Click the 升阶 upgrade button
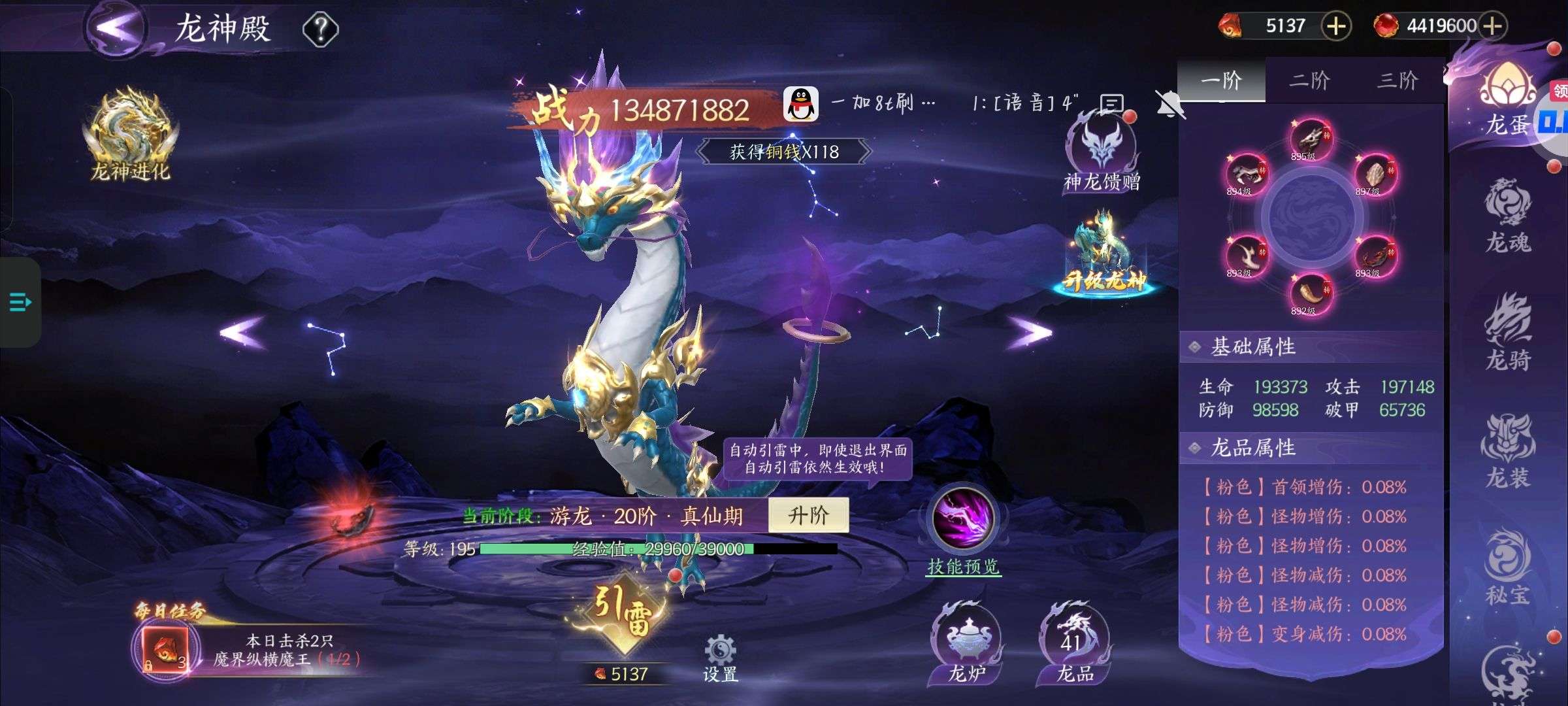Viewport: 1568px width, 706px height. click(x=808, y=515)
